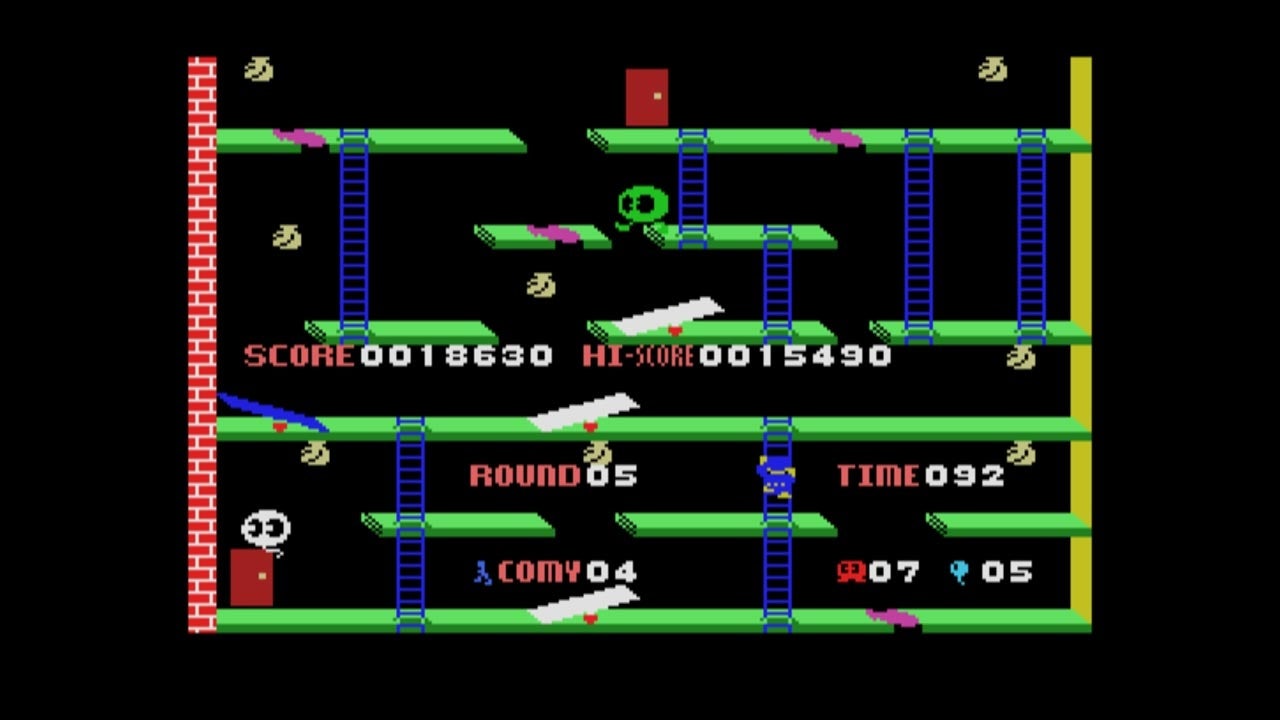Select the white skull sprite near the left door
The image size is (1280, 720).
[x=264, y=524]
